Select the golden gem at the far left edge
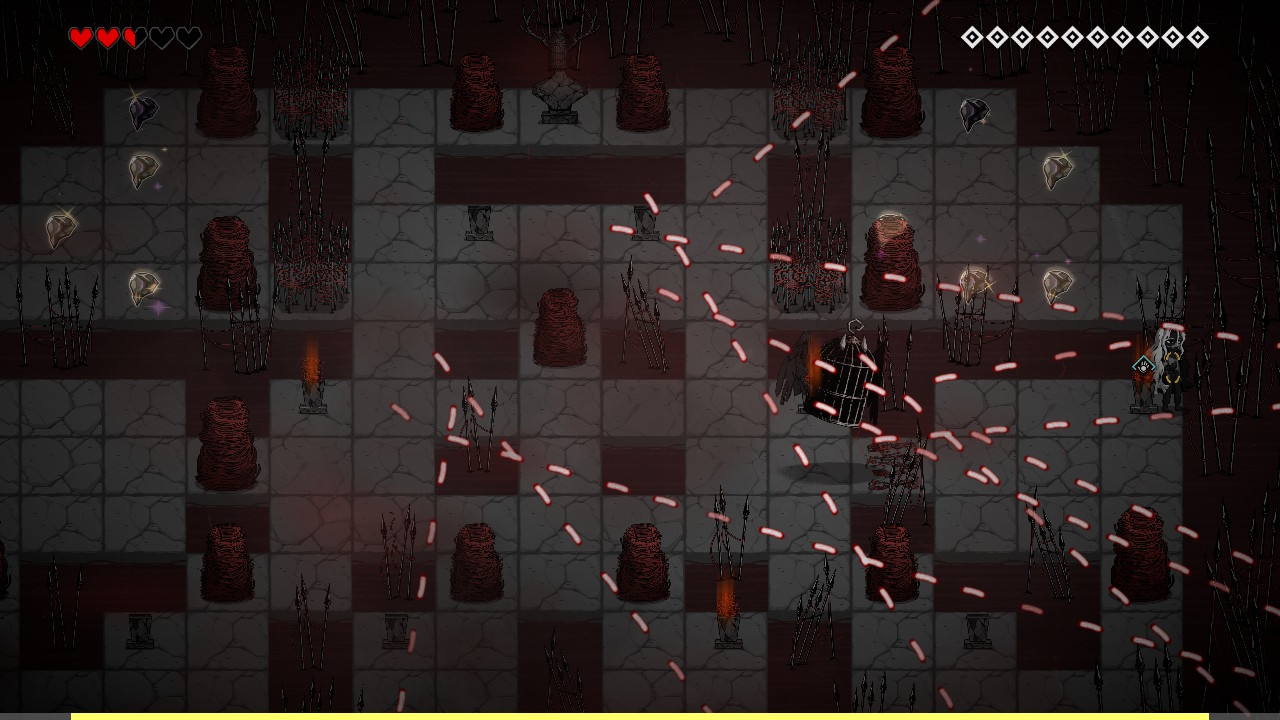This screenshot has height=720, width=1280. pos(58,232)
